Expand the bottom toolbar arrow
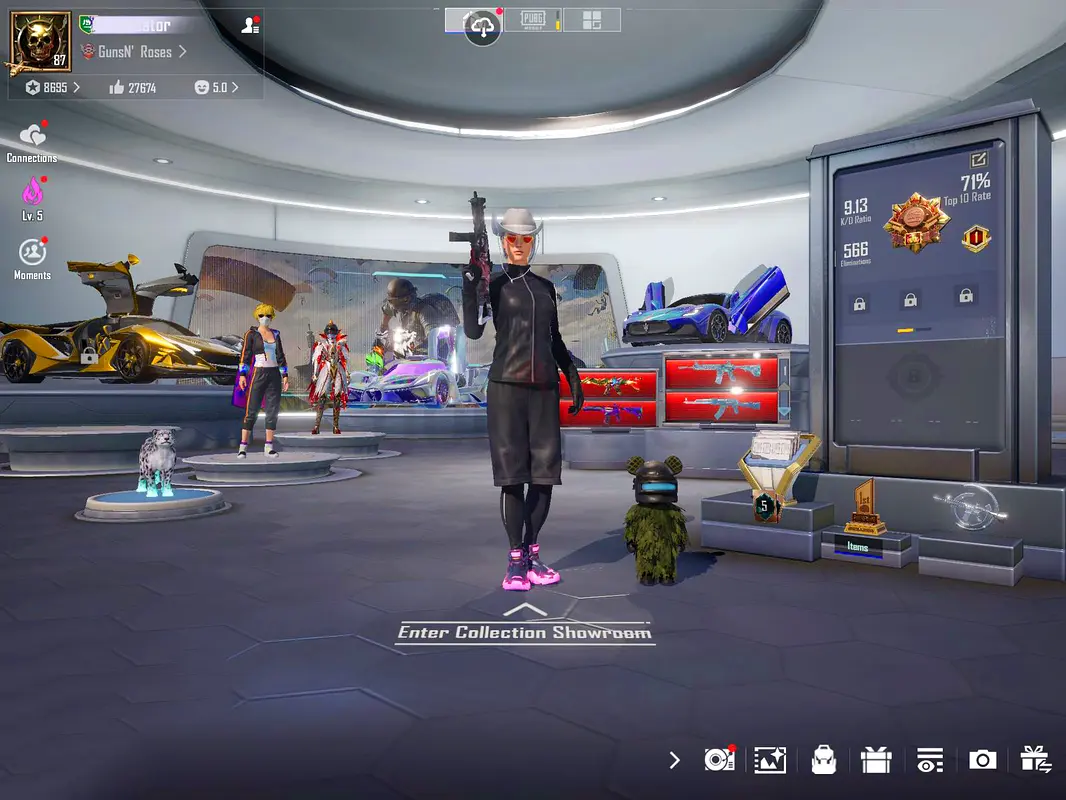 coord(674,760)
